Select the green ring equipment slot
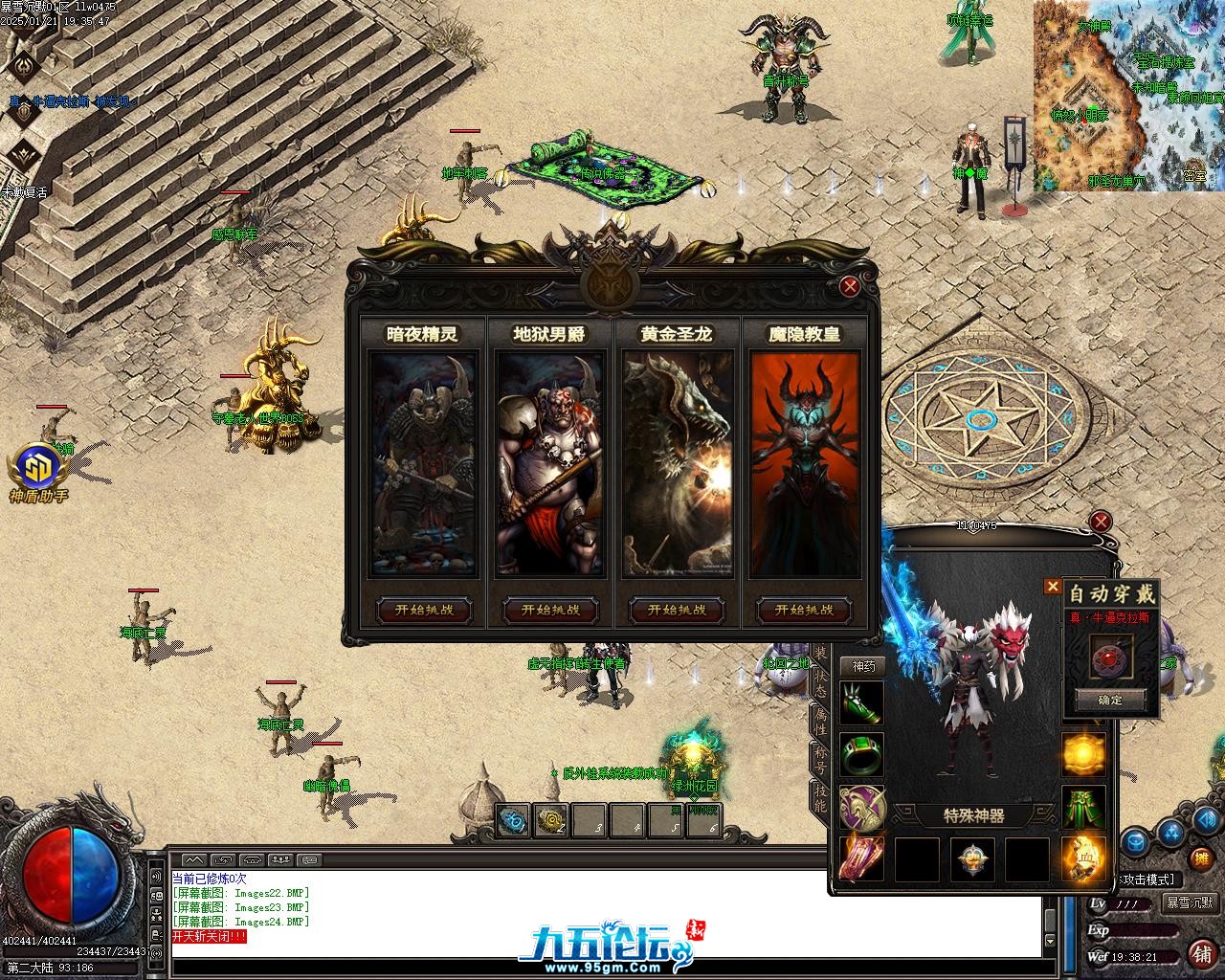 pyautogui.click(x=861, y=755)
